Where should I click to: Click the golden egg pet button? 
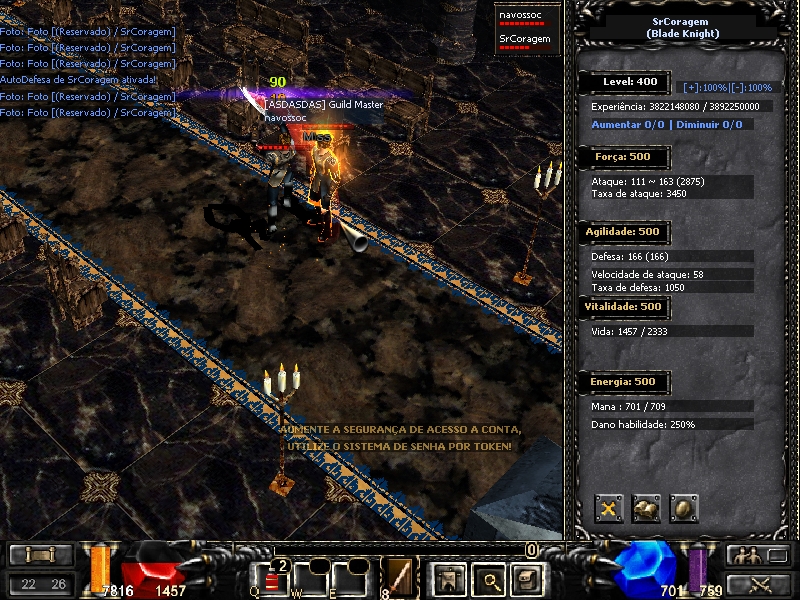pos(683,509)
